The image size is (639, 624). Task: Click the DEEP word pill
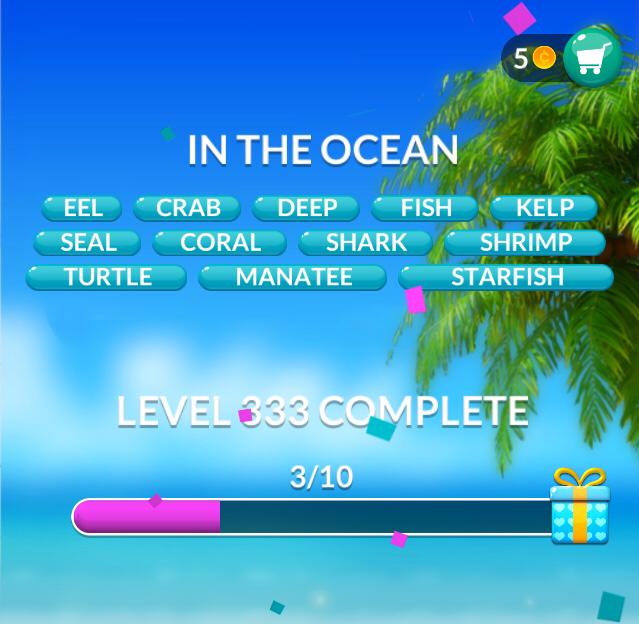306,208
